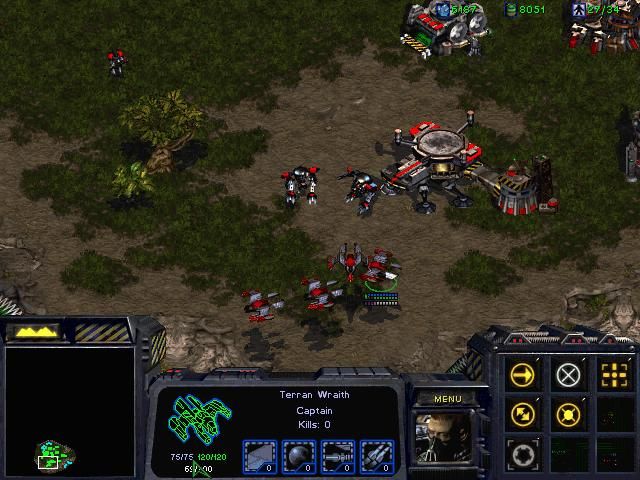Choose the Attack crosshair command
This screenshot has width=640, height=480.
click(613, 374)
